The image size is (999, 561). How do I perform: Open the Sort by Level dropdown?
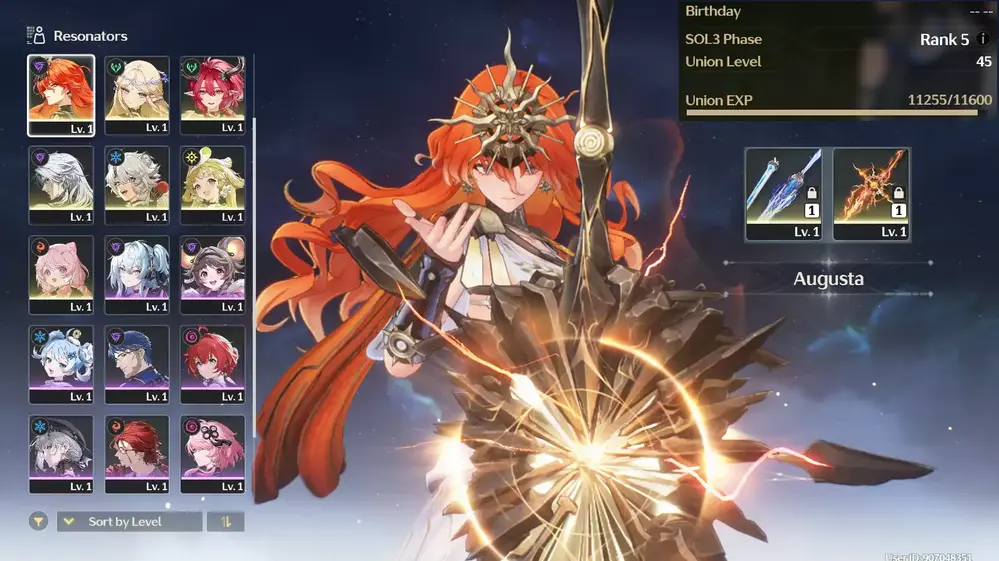point(129,521)
